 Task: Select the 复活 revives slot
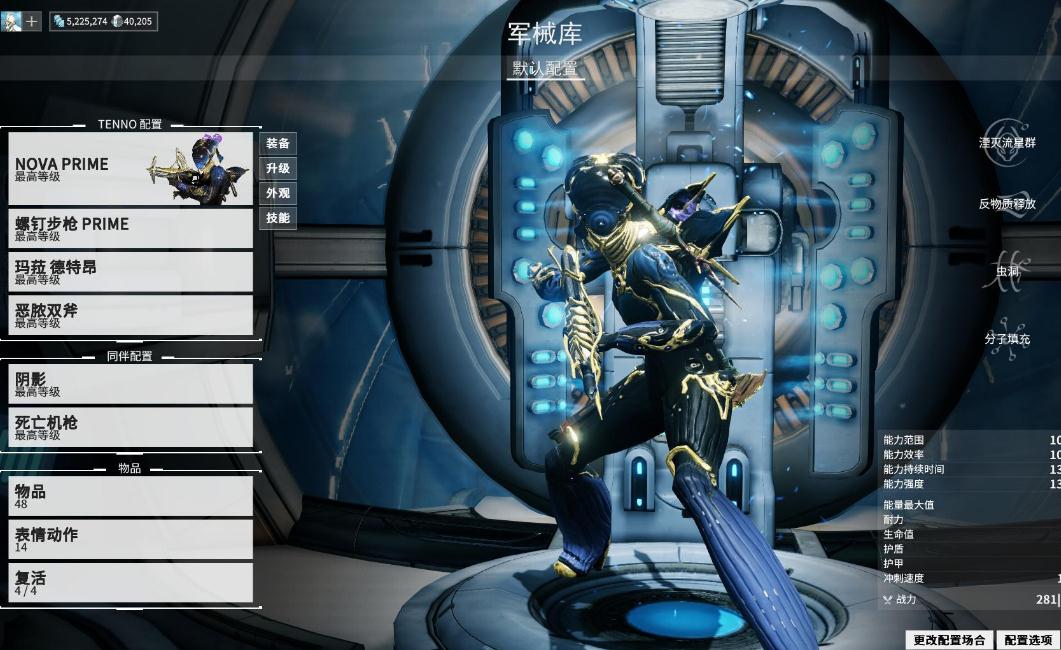[130, 582]
